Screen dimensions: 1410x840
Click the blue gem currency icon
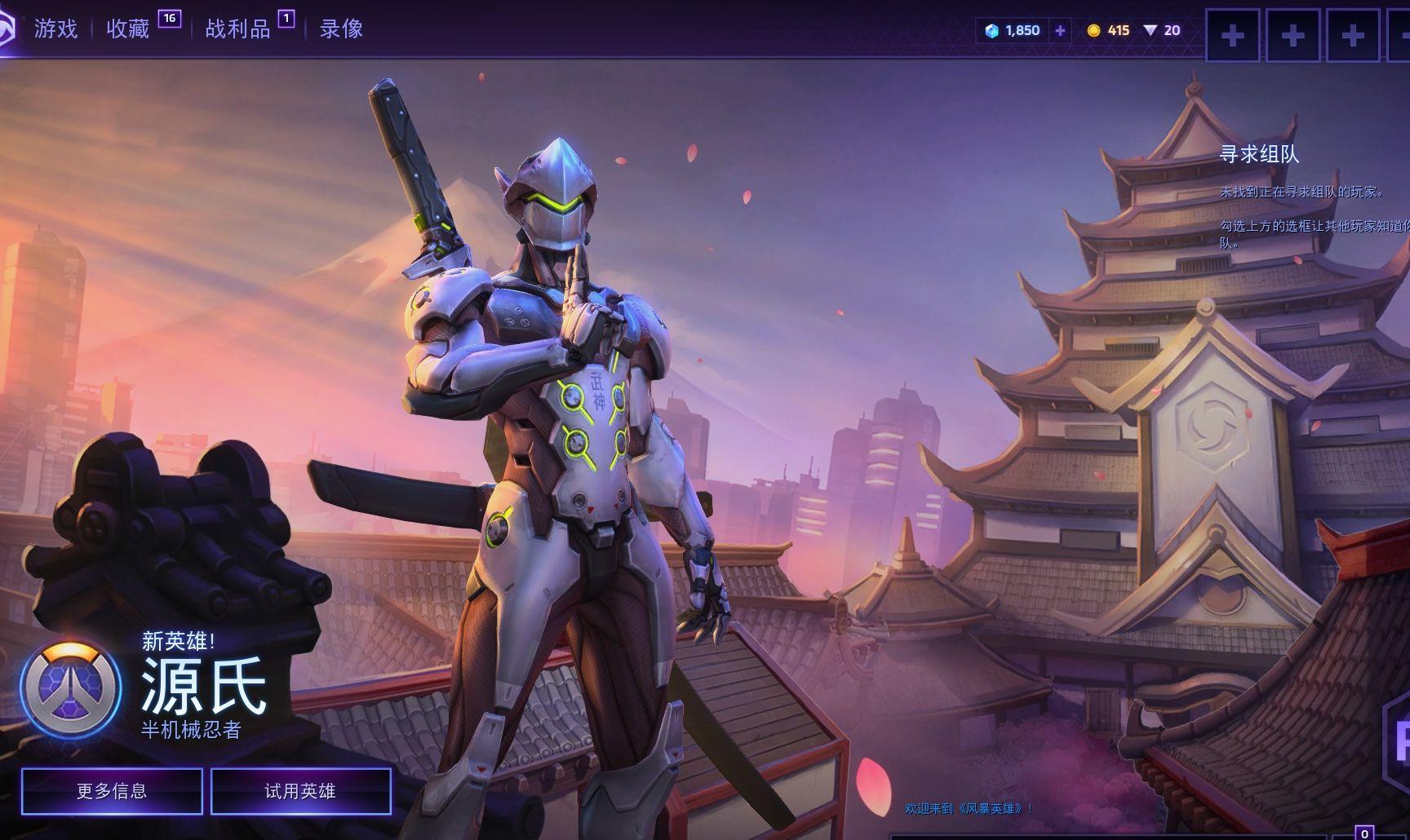click(992, 31)
